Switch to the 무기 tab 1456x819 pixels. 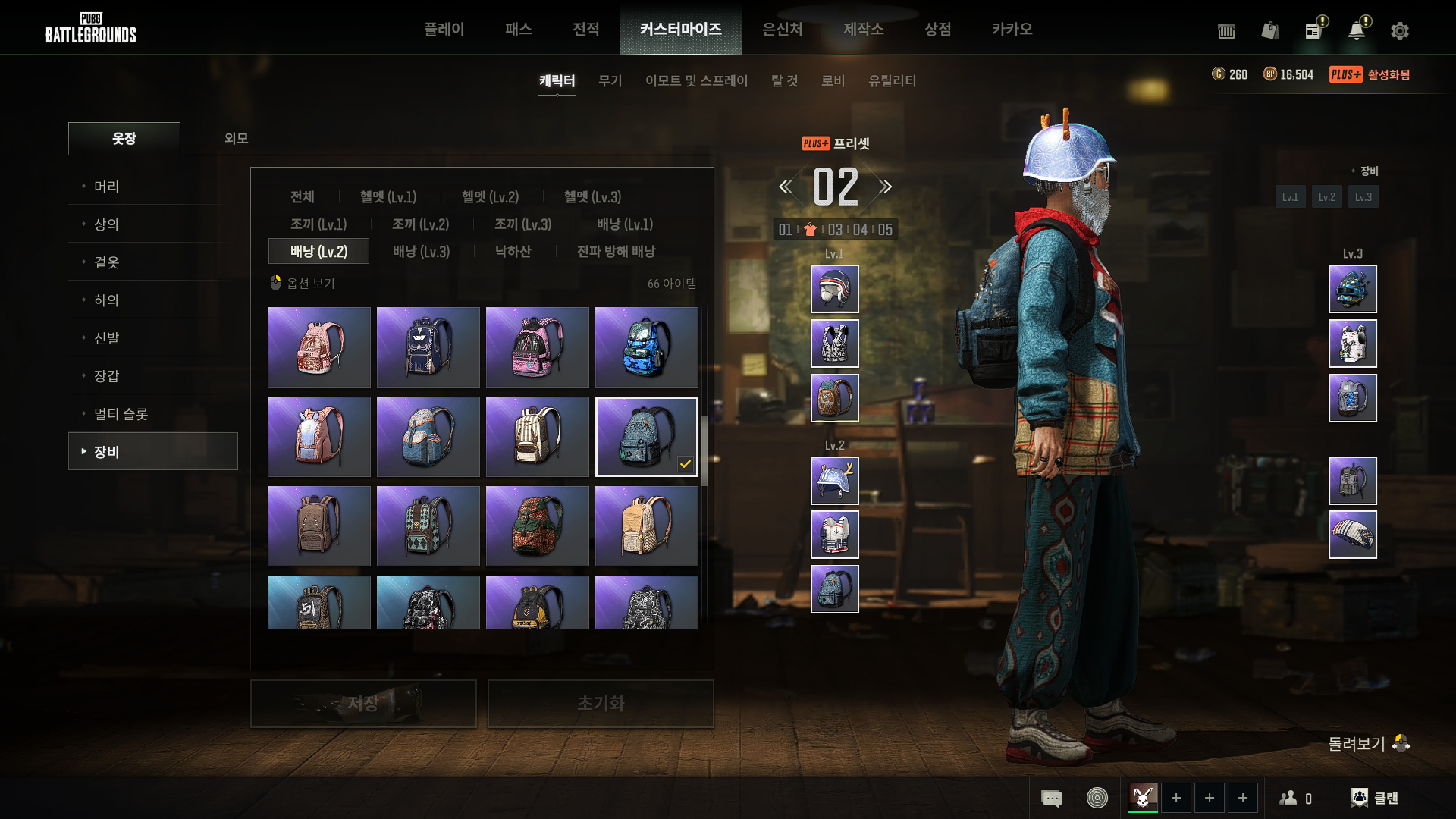pos(610,80)
